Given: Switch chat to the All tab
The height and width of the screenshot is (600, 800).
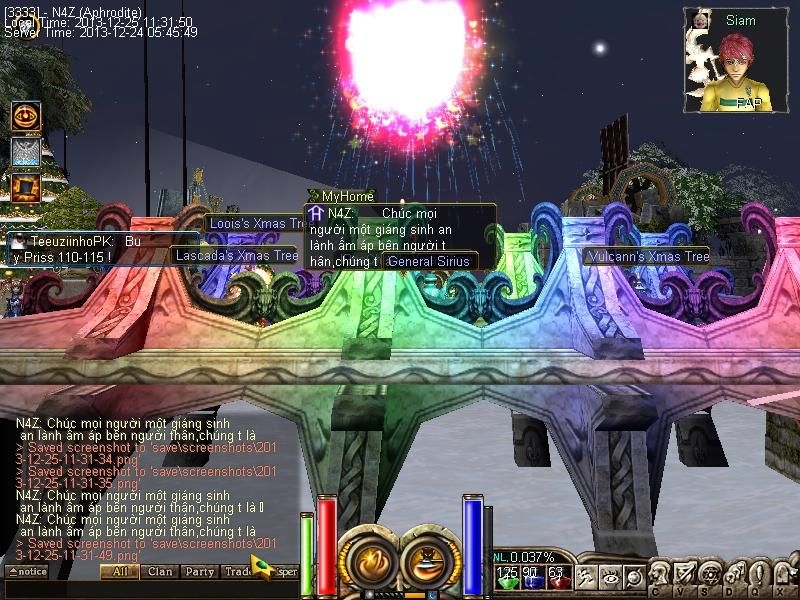Looking at the screenshot, I should [119, 572].
